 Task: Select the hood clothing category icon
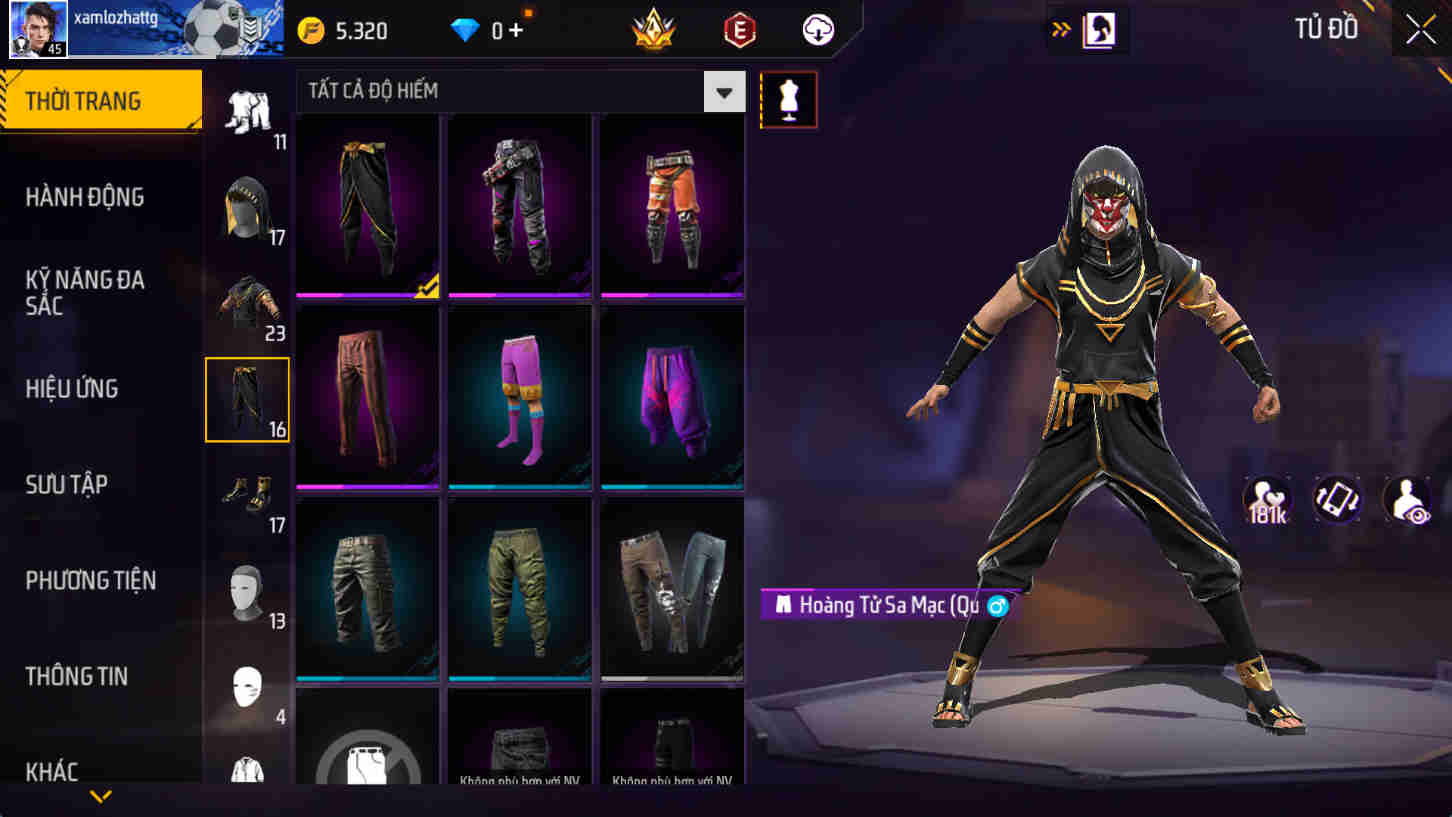(x=247, y=203)
